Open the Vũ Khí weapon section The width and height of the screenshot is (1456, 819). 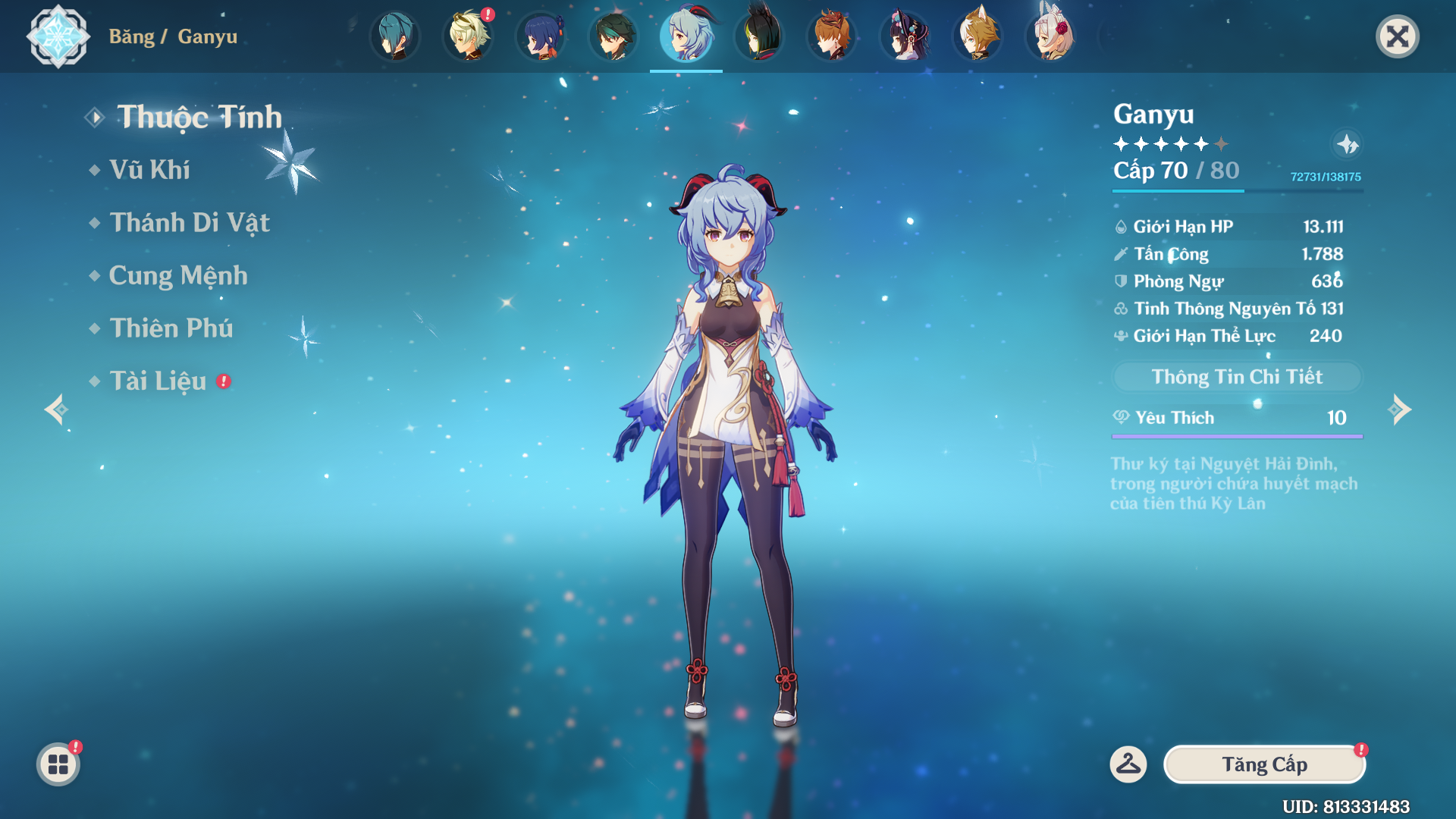[149, 170]
